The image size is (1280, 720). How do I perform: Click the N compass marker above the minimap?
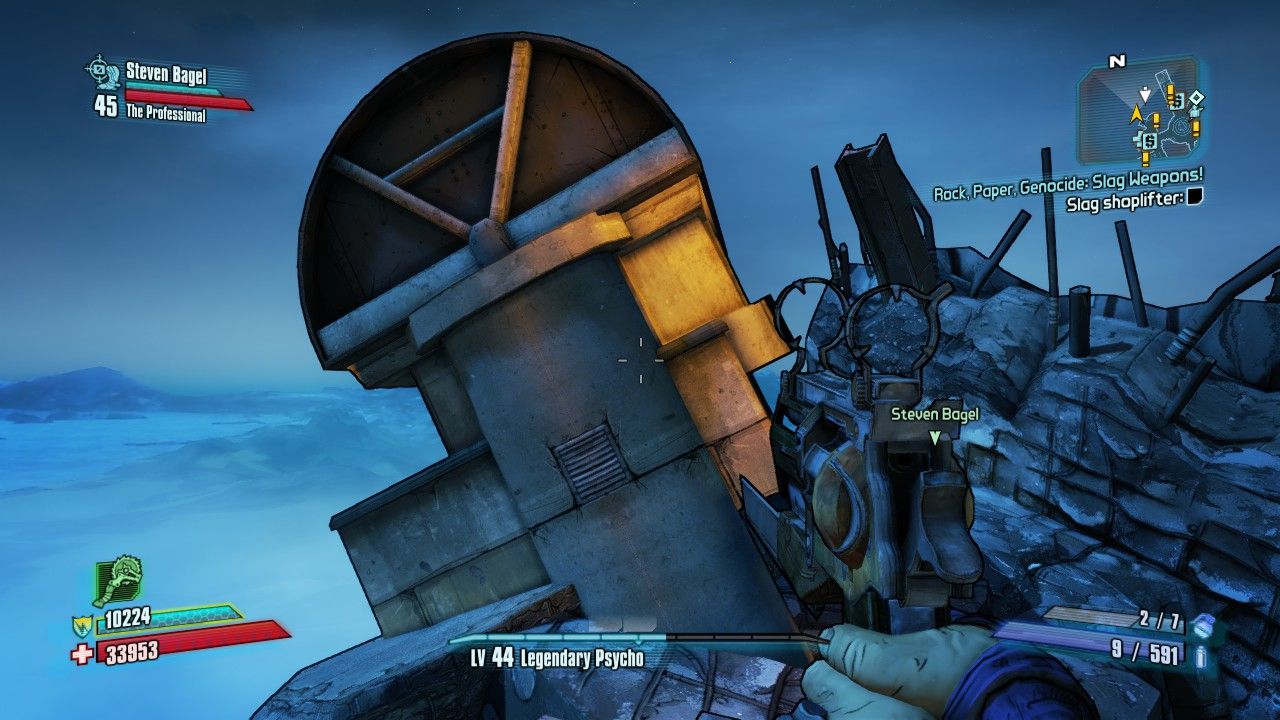click(x=1117, y=61)
